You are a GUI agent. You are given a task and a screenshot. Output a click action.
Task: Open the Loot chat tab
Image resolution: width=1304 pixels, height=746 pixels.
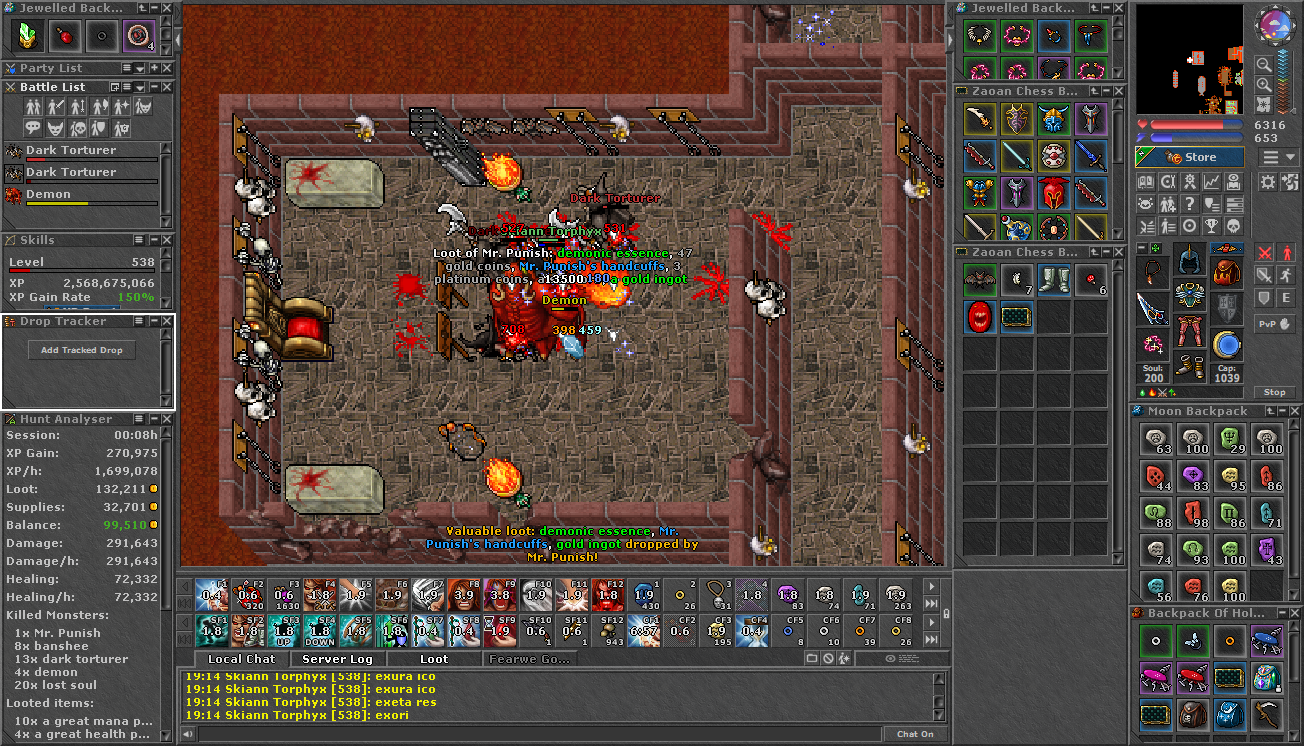[x=433, y=659]
